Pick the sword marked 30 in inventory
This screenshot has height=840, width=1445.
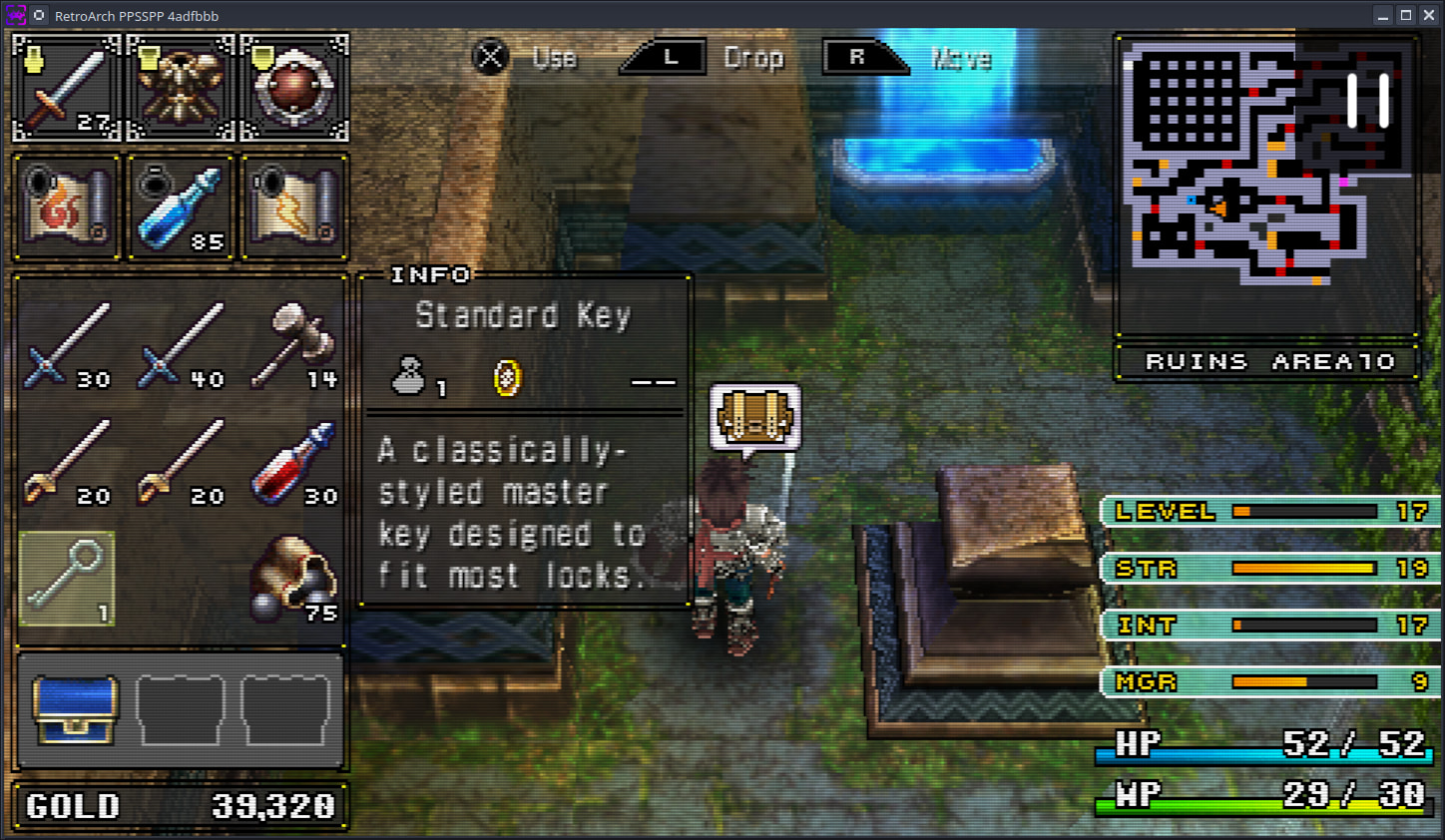coord(67,345)
